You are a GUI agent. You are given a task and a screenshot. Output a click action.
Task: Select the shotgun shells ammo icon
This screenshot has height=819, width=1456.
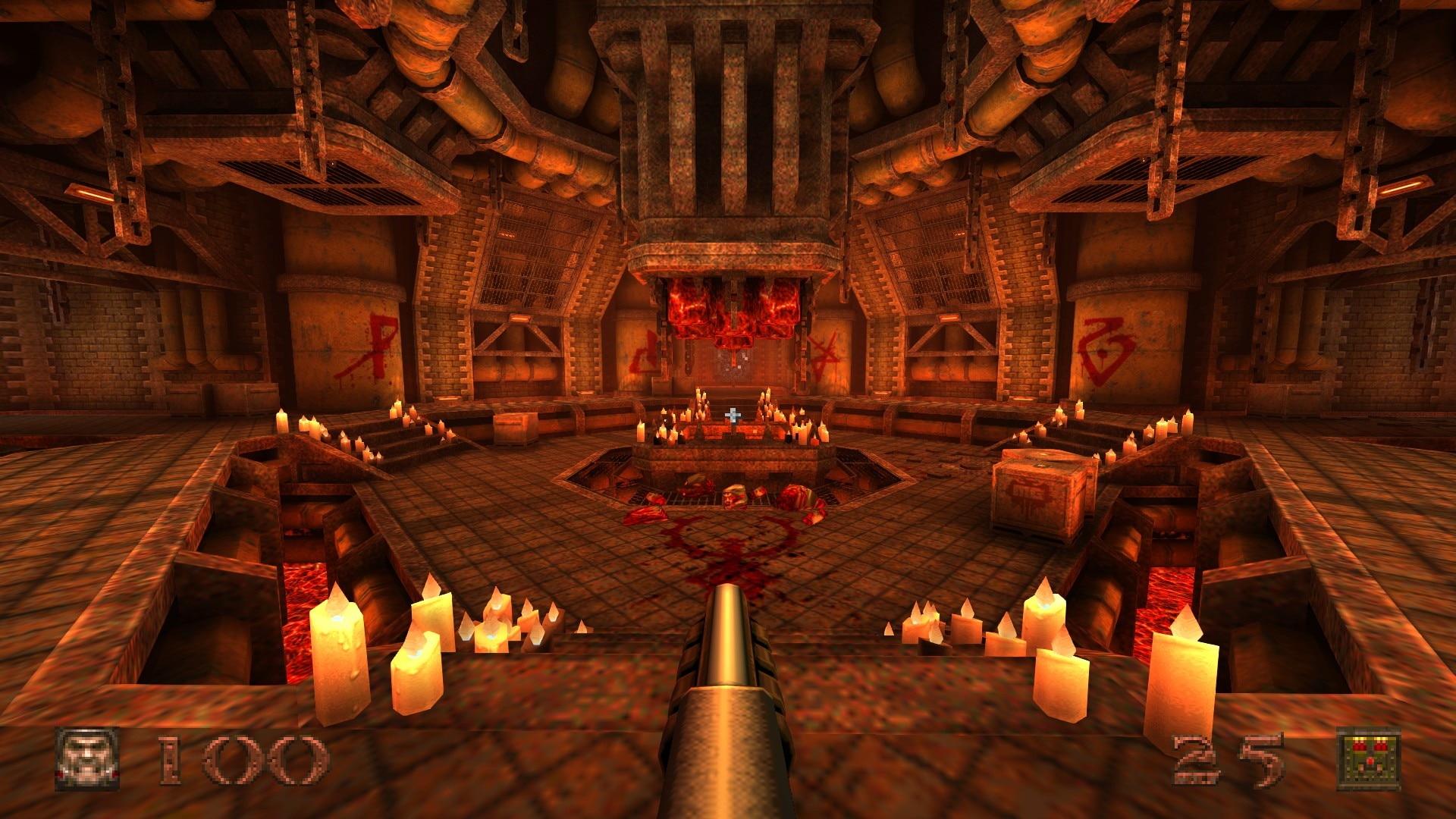pos(1368,759)
